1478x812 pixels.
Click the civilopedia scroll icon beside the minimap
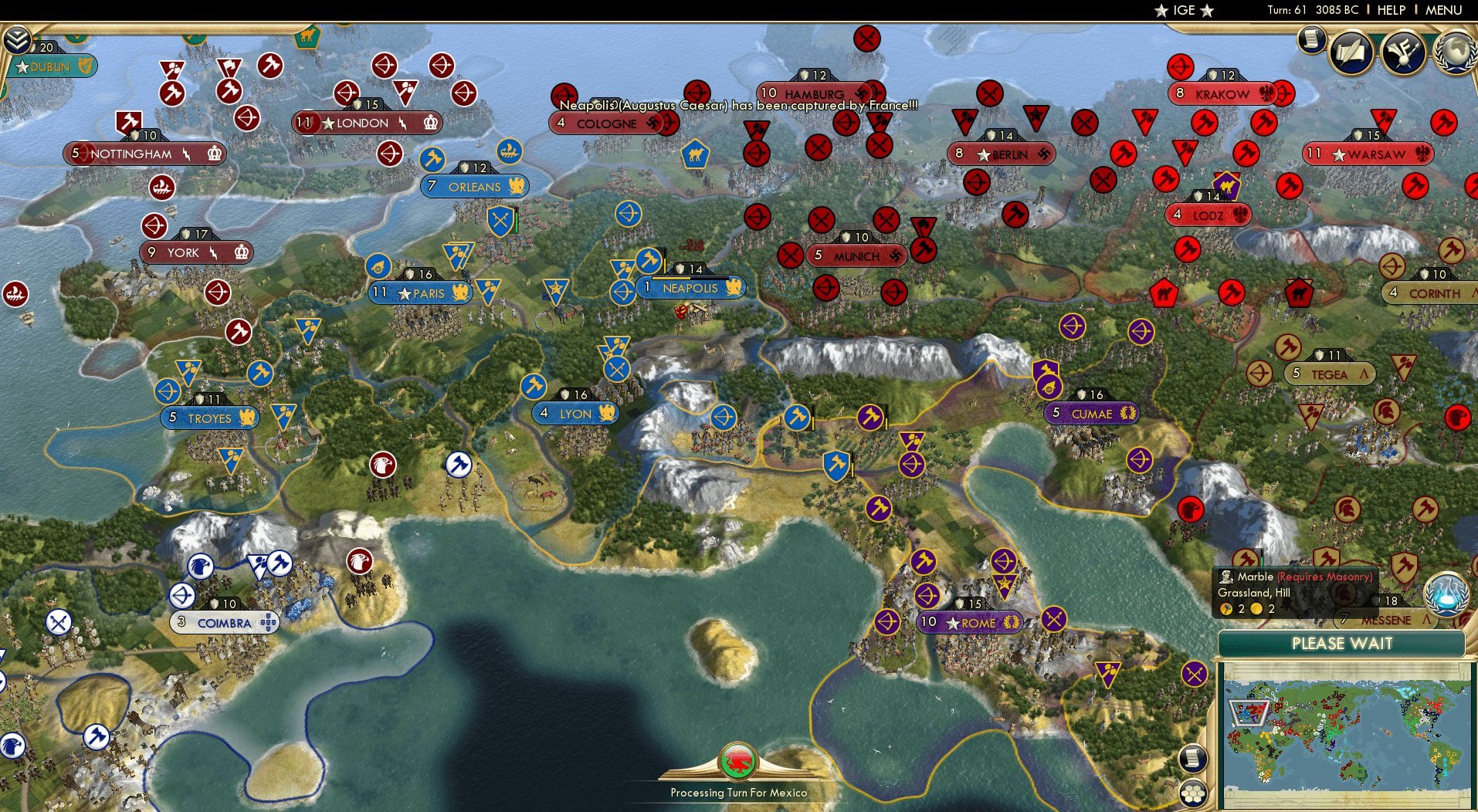(x=1193, y=757)
